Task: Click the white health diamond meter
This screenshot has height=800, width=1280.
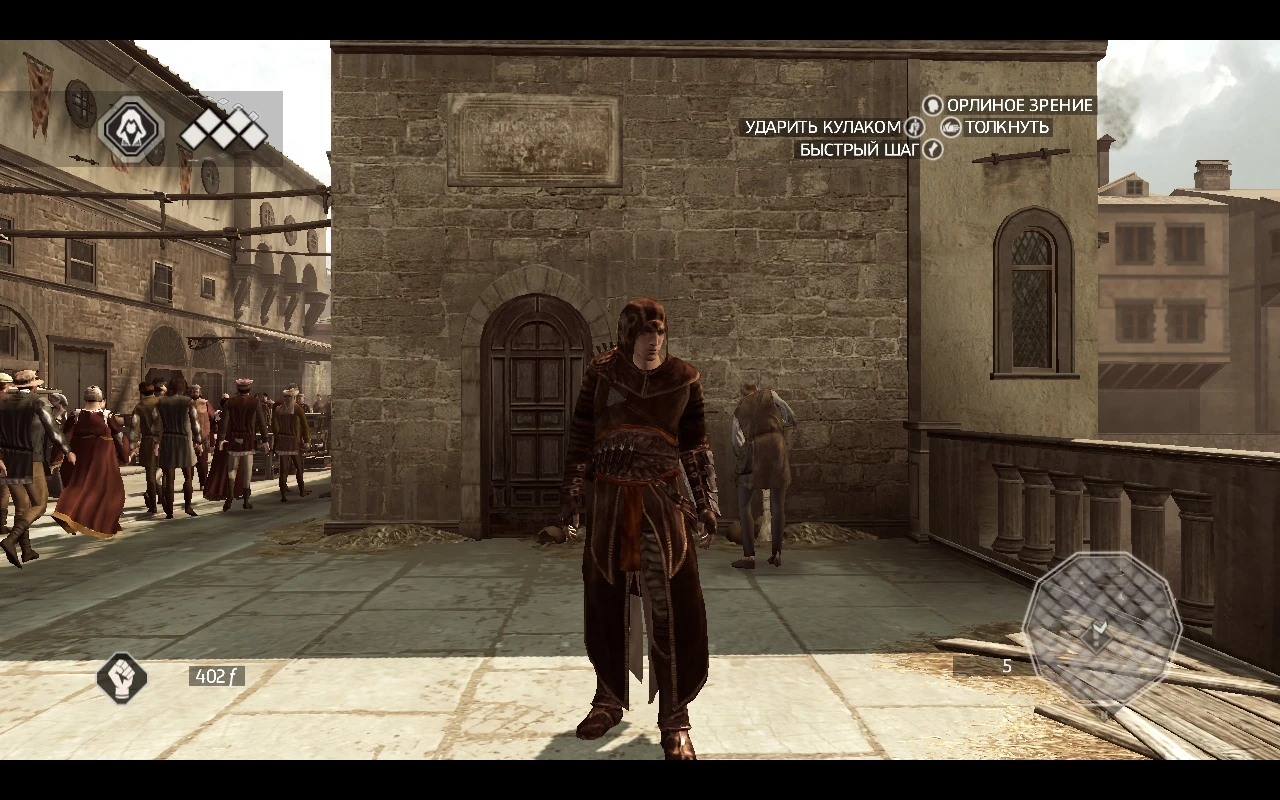Action: pos(222,128)
